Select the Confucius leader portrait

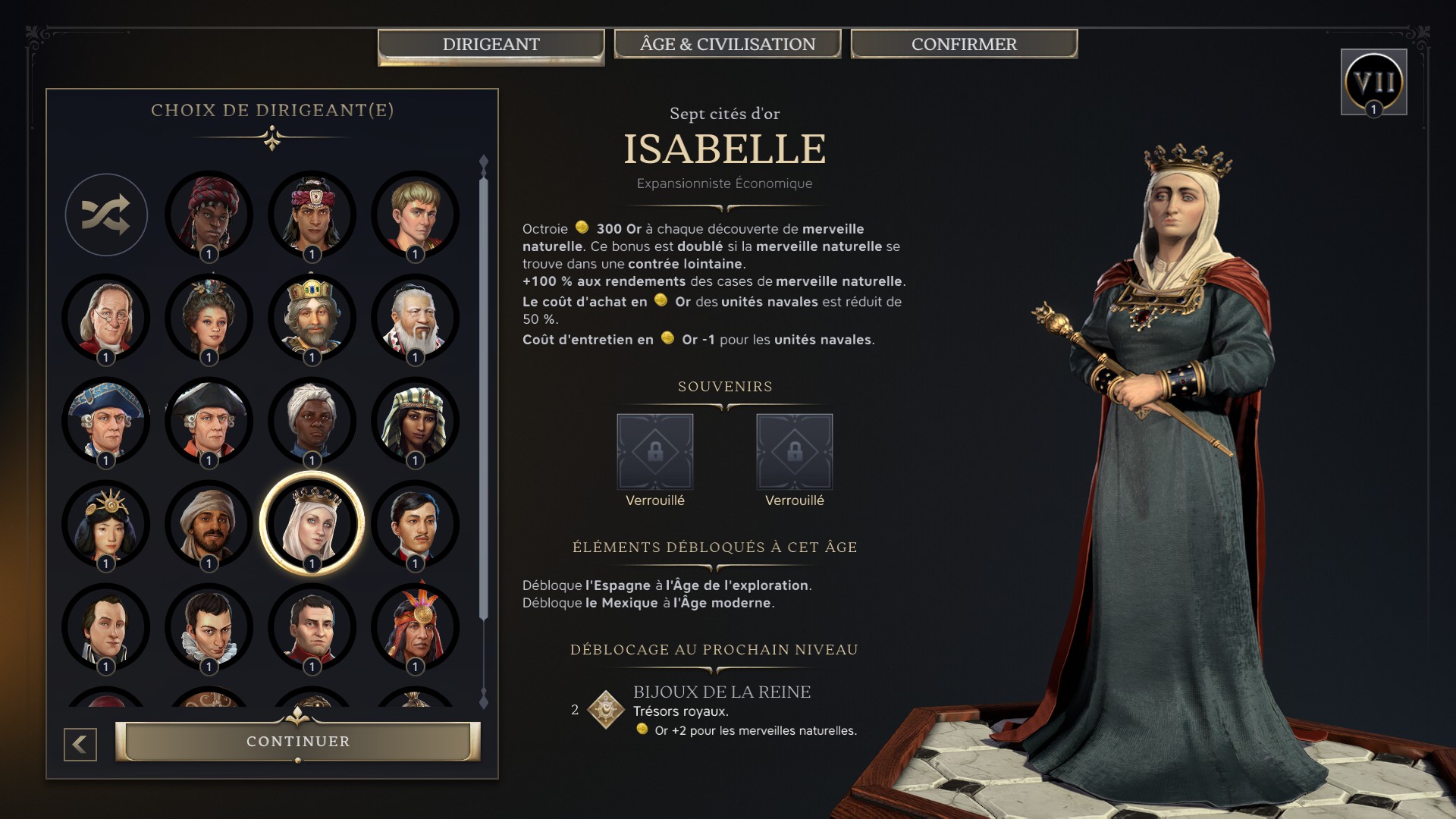coord(413,318)
